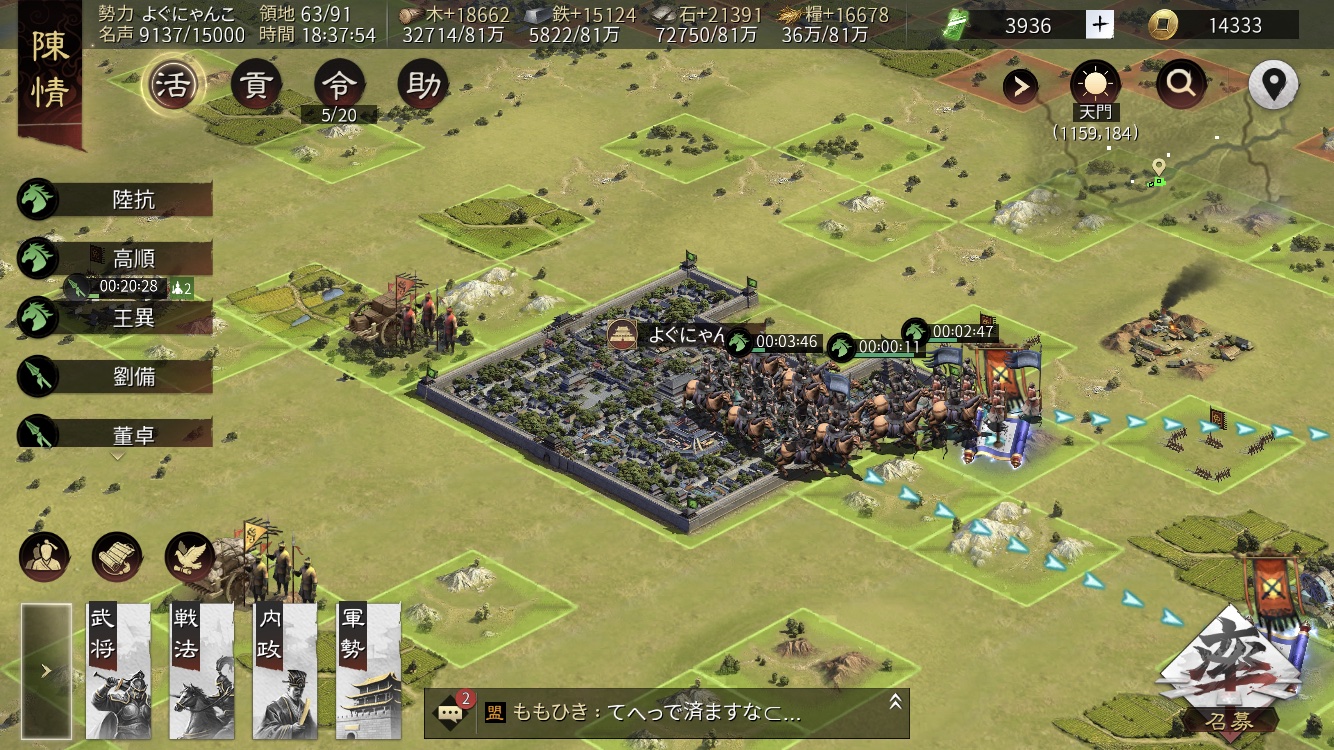Select general 陸抗 from the army list
Image resolution: width=1334 pixels, height=750 pixels.
coord(134,200)
